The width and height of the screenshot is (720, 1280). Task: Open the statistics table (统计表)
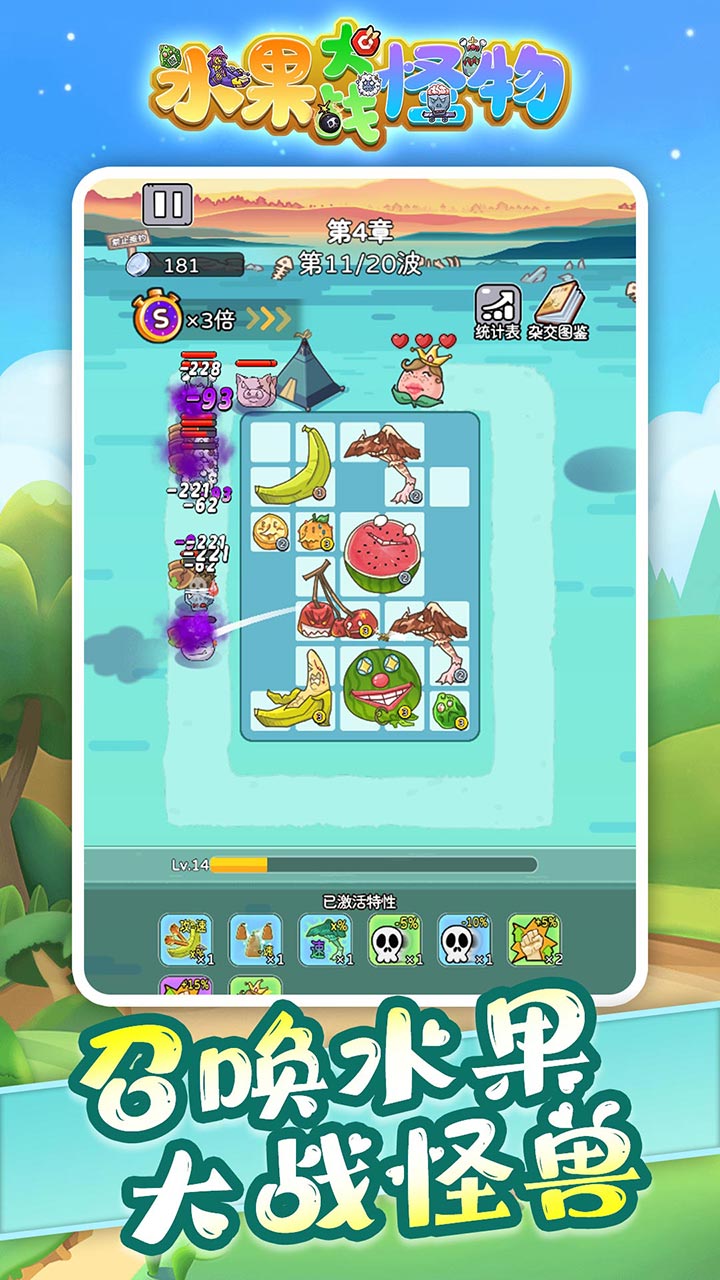click(497, 311)
